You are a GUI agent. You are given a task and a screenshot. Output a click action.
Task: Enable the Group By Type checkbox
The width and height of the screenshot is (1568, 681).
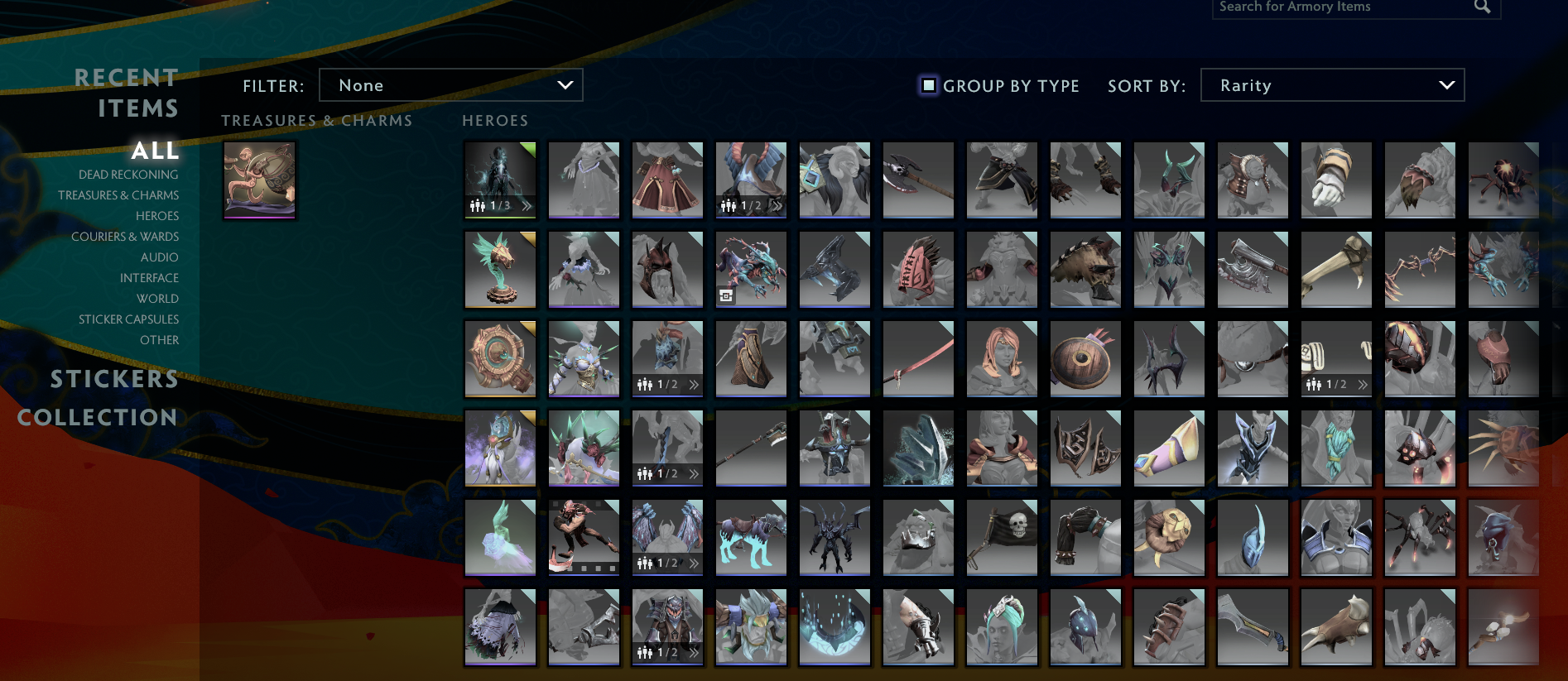tap(927, 84)
